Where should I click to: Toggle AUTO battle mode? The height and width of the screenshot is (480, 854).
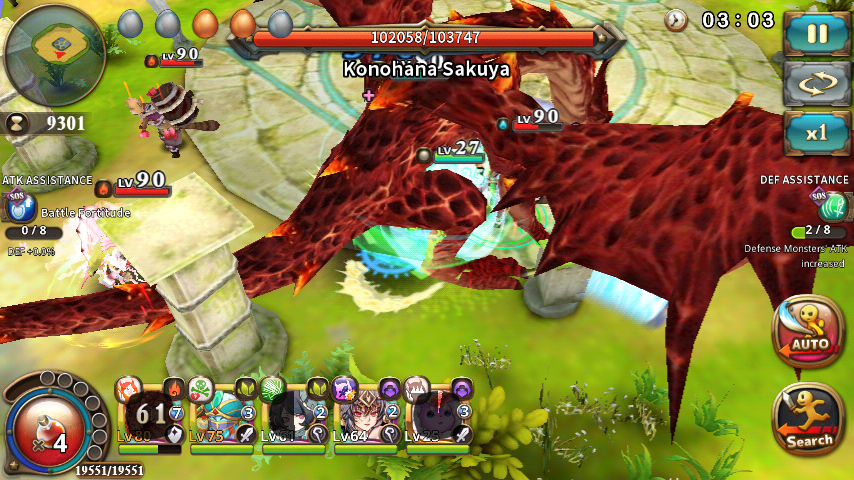(809, 331)
